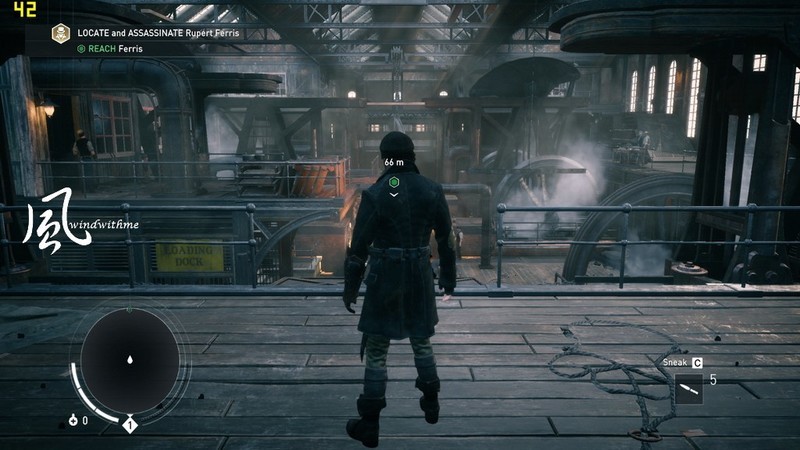Click the level 1 diamond badge
This screenshot has width=800, height=450.
[129, 426]
